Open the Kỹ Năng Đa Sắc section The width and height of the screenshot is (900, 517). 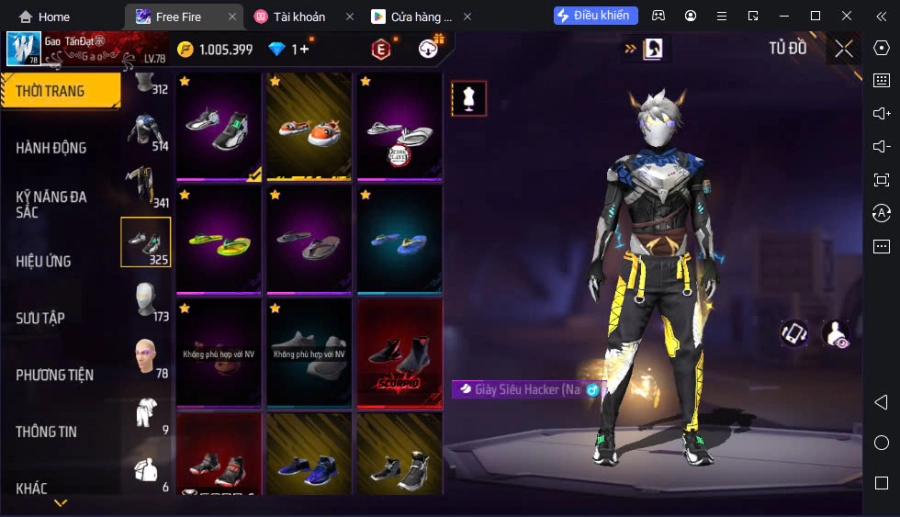point(52,204)
